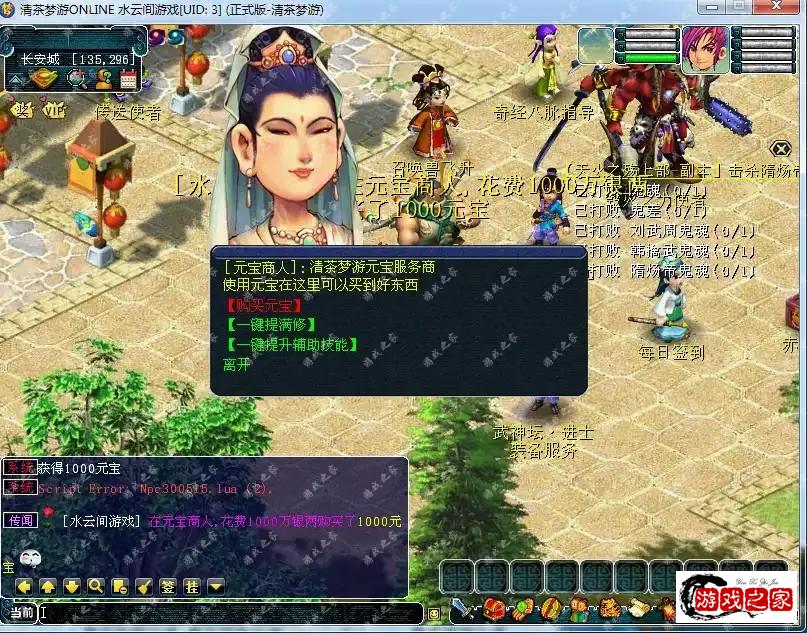This screenshot has height=633, width=807.
Task: Click the chat input text field
Action: pos(230,613)
